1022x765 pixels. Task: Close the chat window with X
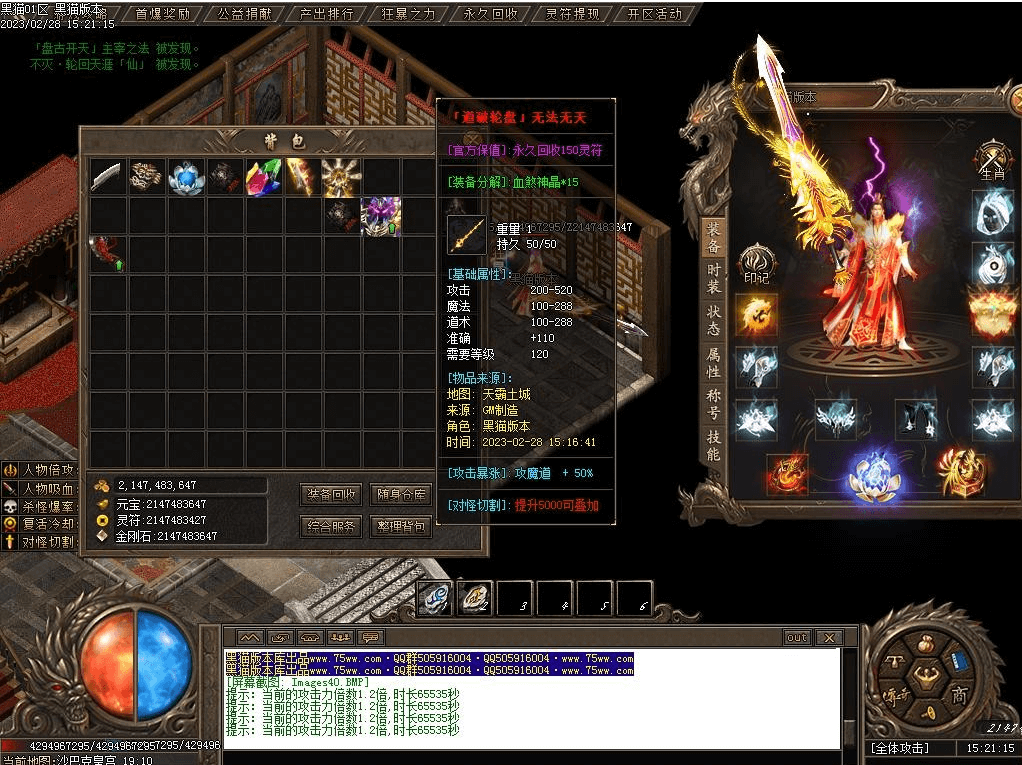(828, 637)
